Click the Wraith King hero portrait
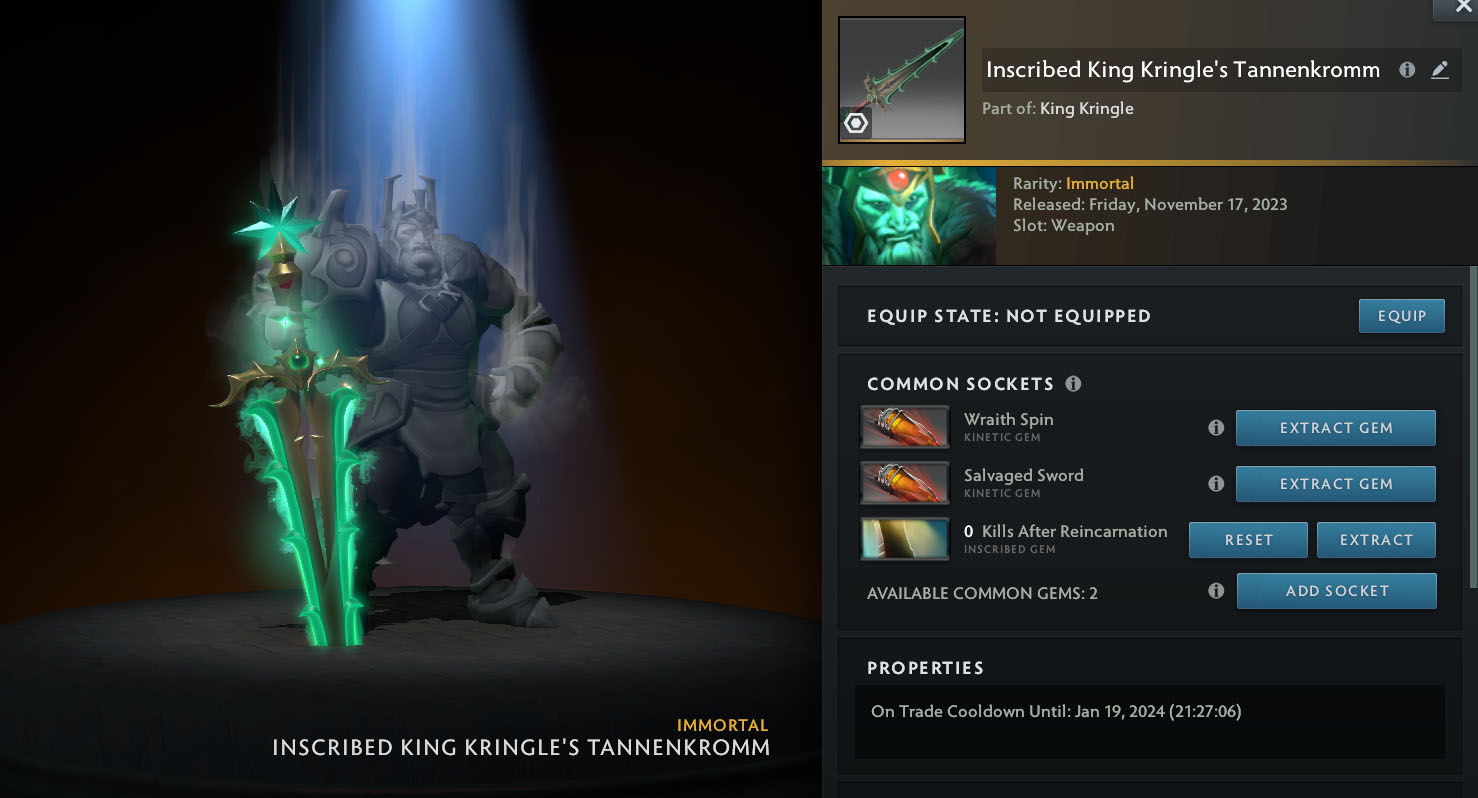1478x798 pixels. pos(908,216)
